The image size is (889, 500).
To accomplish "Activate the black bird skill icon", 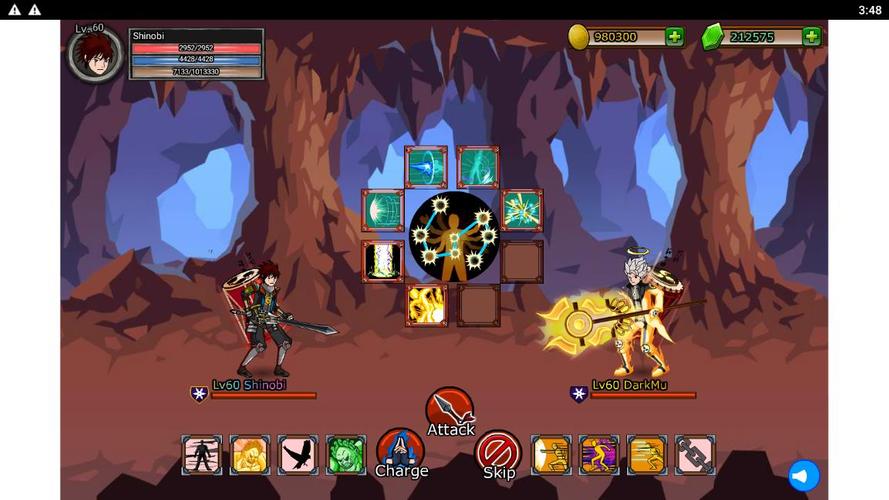I will click(x=298, y=455).
